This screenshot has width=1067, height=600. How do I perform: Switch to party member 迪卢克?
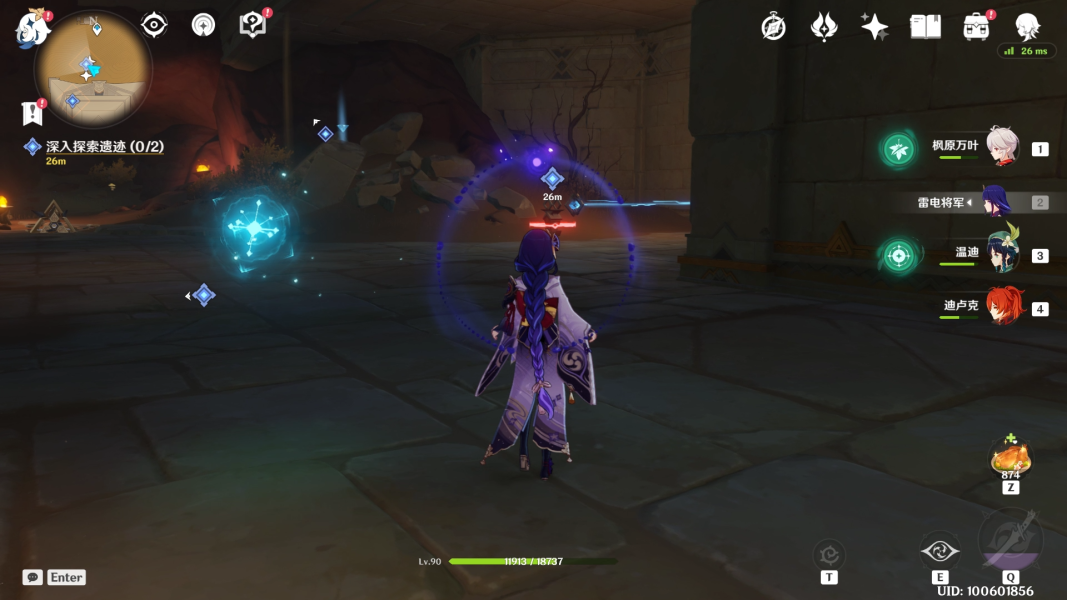click(1003, 307)
